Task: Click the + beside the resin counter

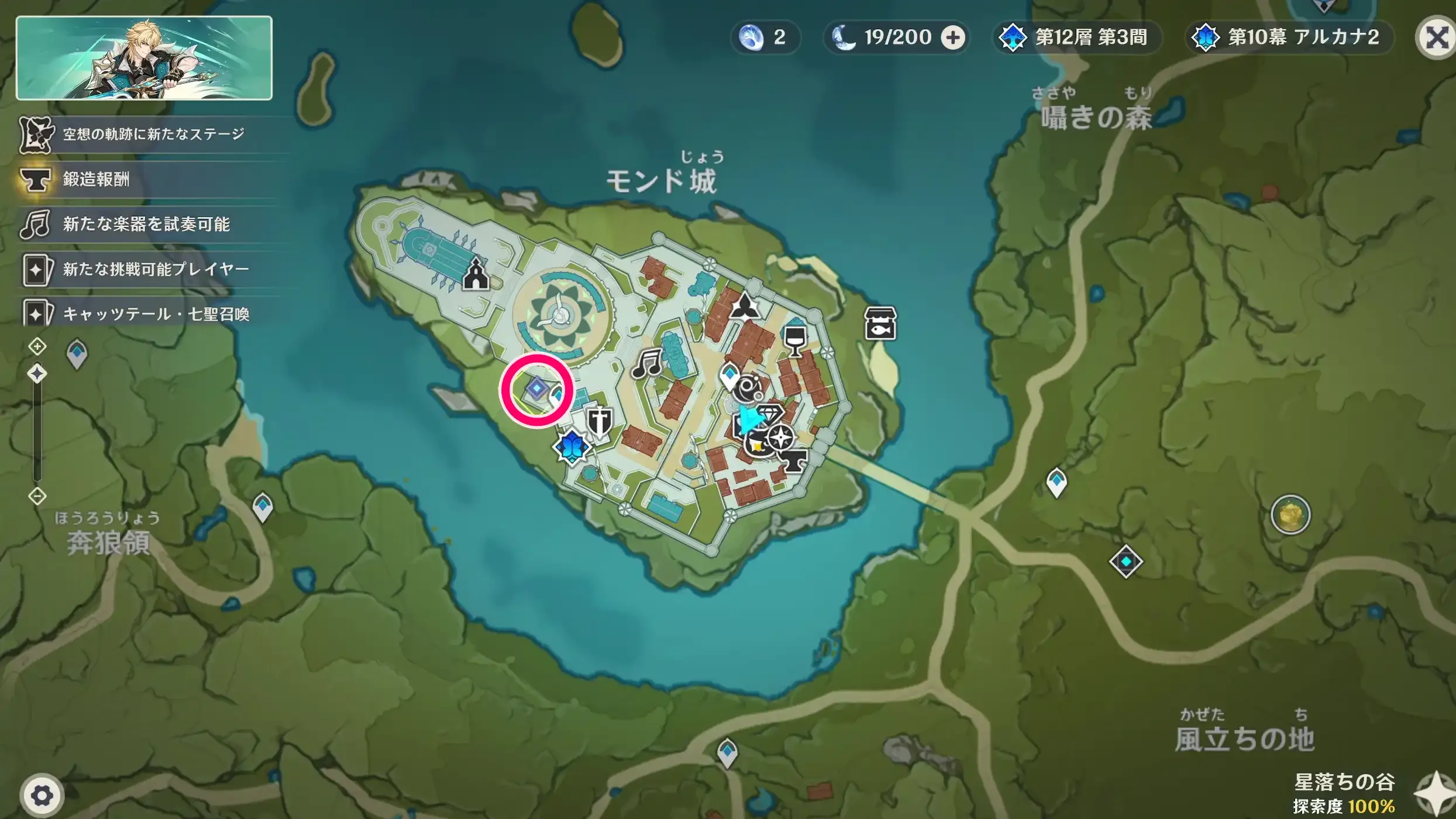Action: (954, 37)
